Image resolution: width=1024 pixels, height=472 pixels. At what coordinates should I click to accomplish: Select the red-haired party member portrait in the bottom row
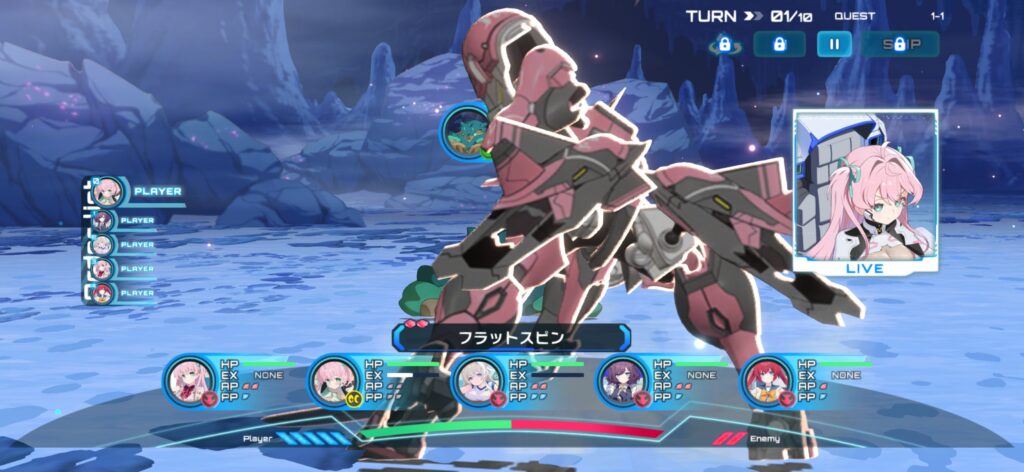pyautogui.click(x=767, y=380)
